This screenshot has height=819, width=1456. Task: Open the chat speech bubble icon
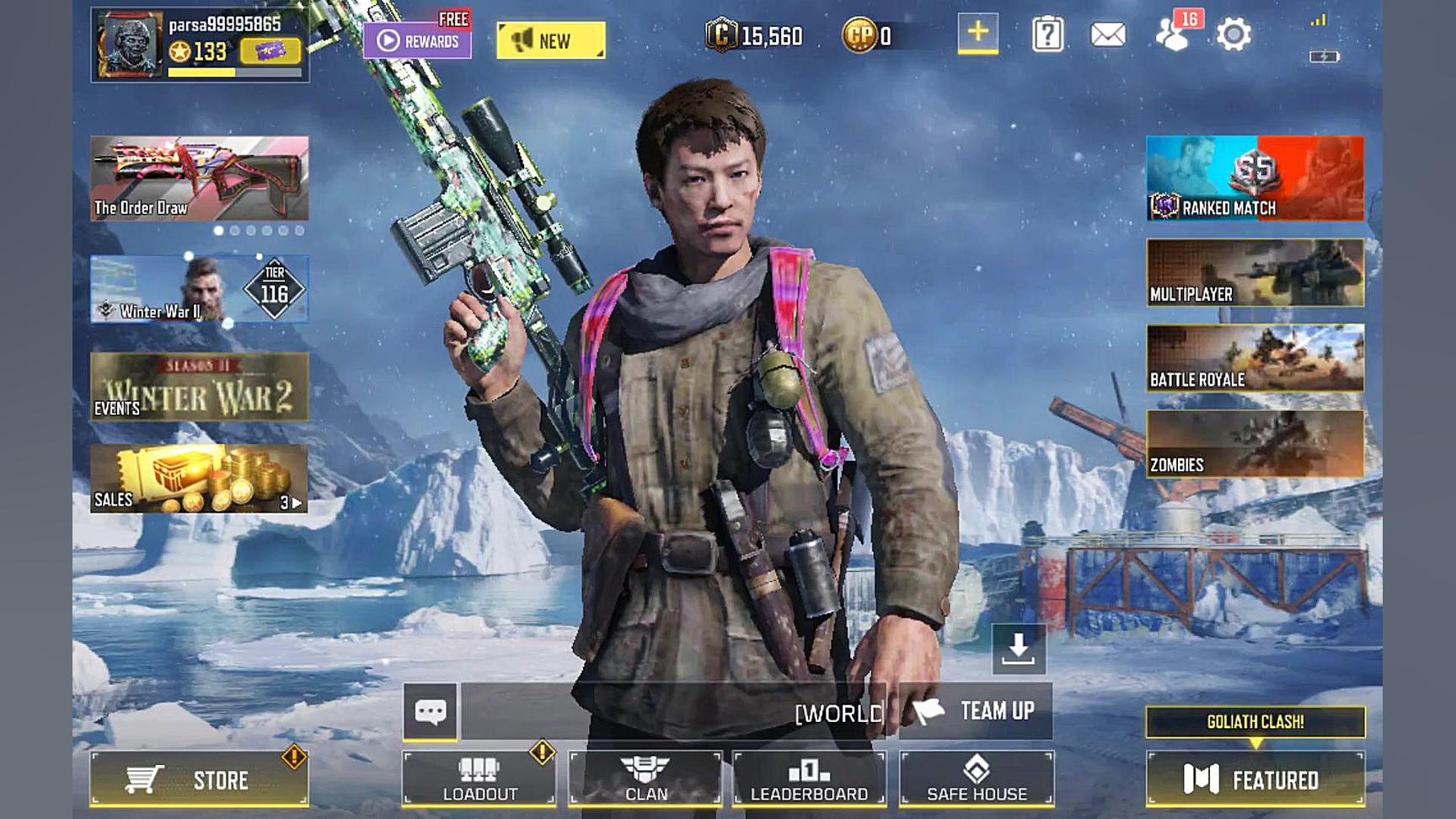[431, 712]
